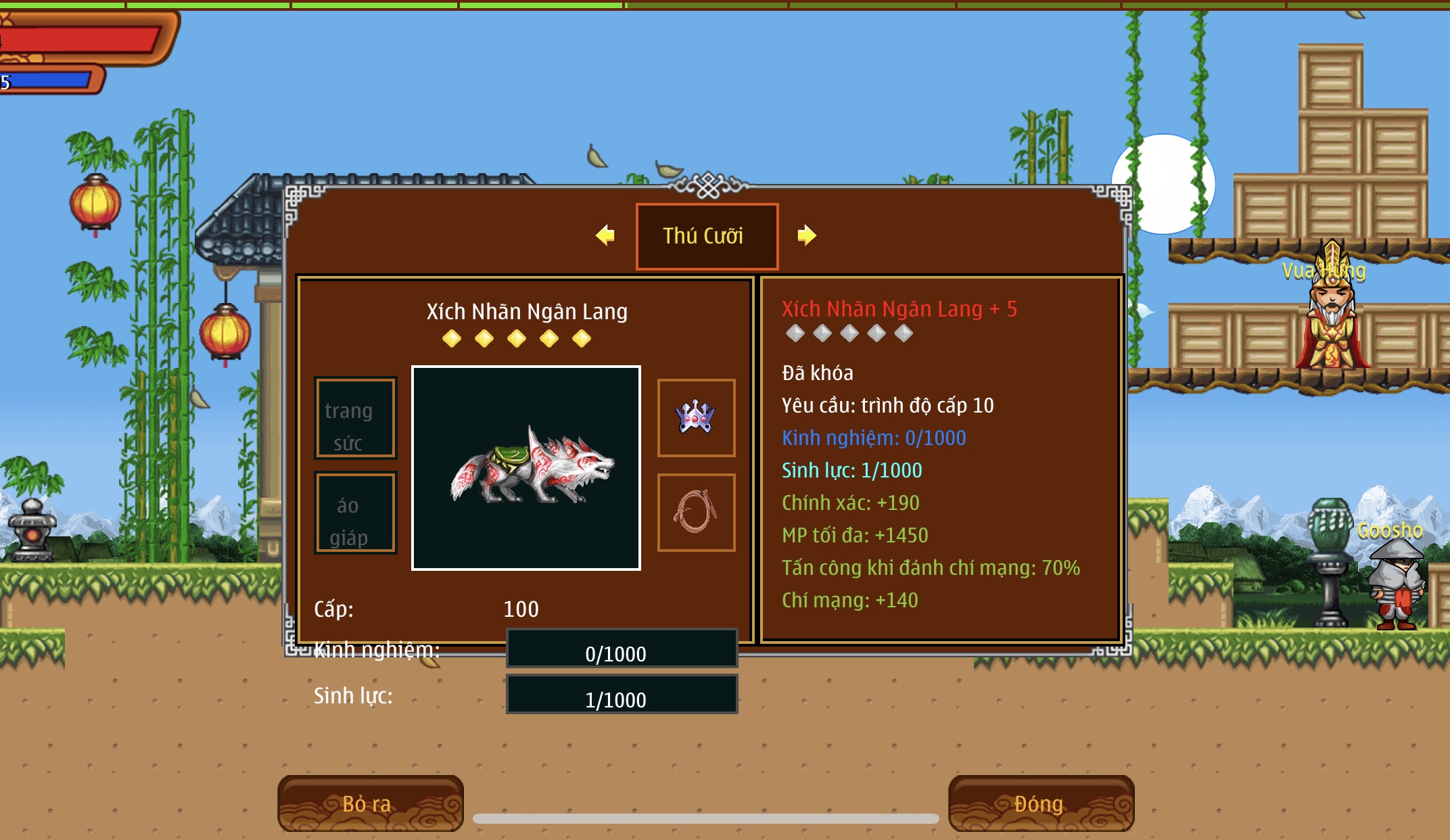Image resolution: width=1450 pixels, height=840 pixels.
Task: Switch to the next category with right arrow
Action: (806, 235)
